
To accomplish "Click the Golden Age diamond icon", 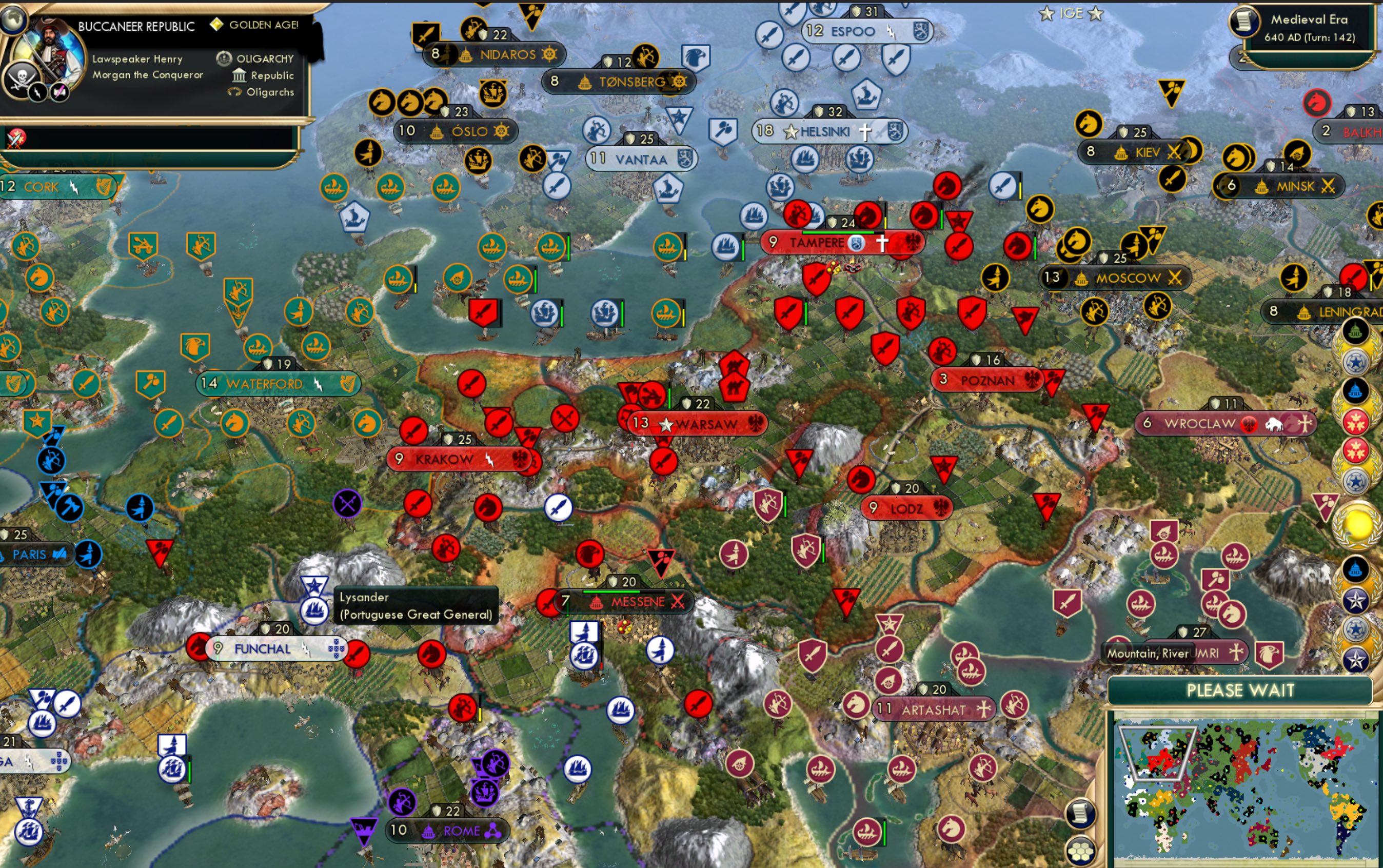I will (x=217, y=25).
